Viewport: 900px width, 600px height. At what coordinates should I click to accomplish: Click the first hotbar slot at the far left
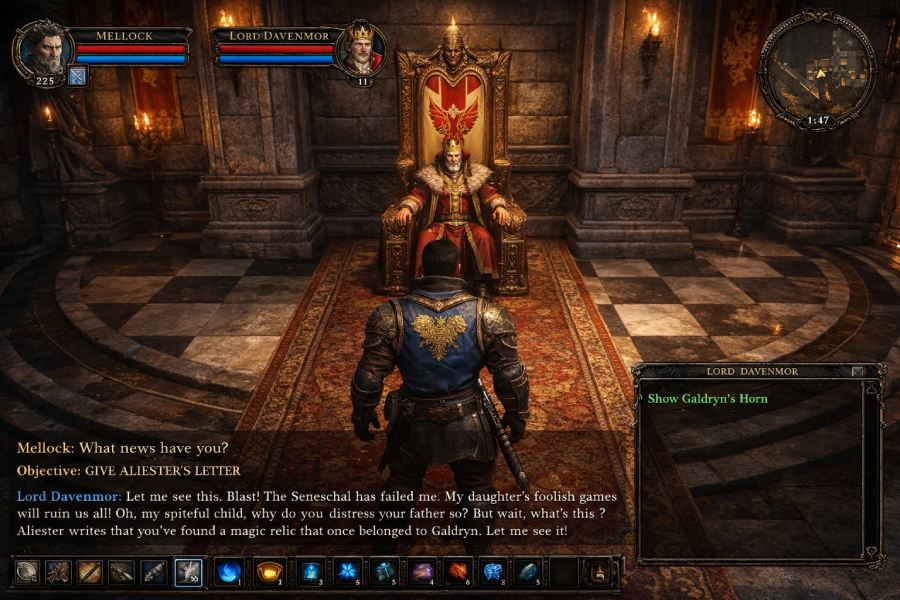27,572
